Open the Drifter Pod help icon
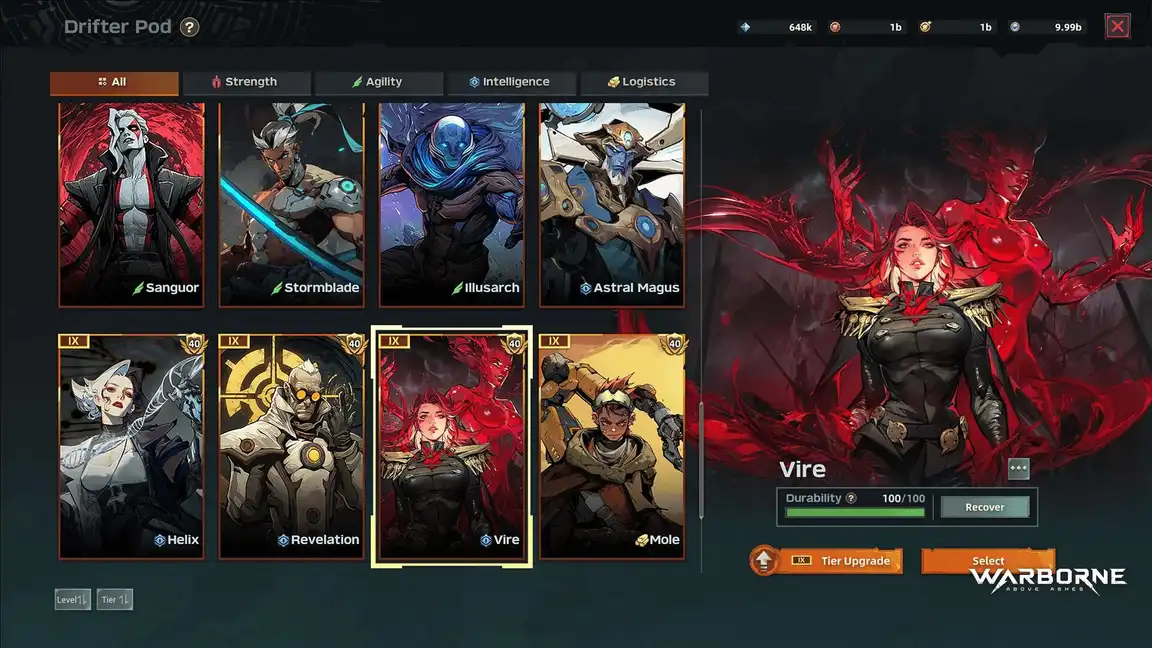Viewport: 1152px width, 648px height. click(190, 27)
